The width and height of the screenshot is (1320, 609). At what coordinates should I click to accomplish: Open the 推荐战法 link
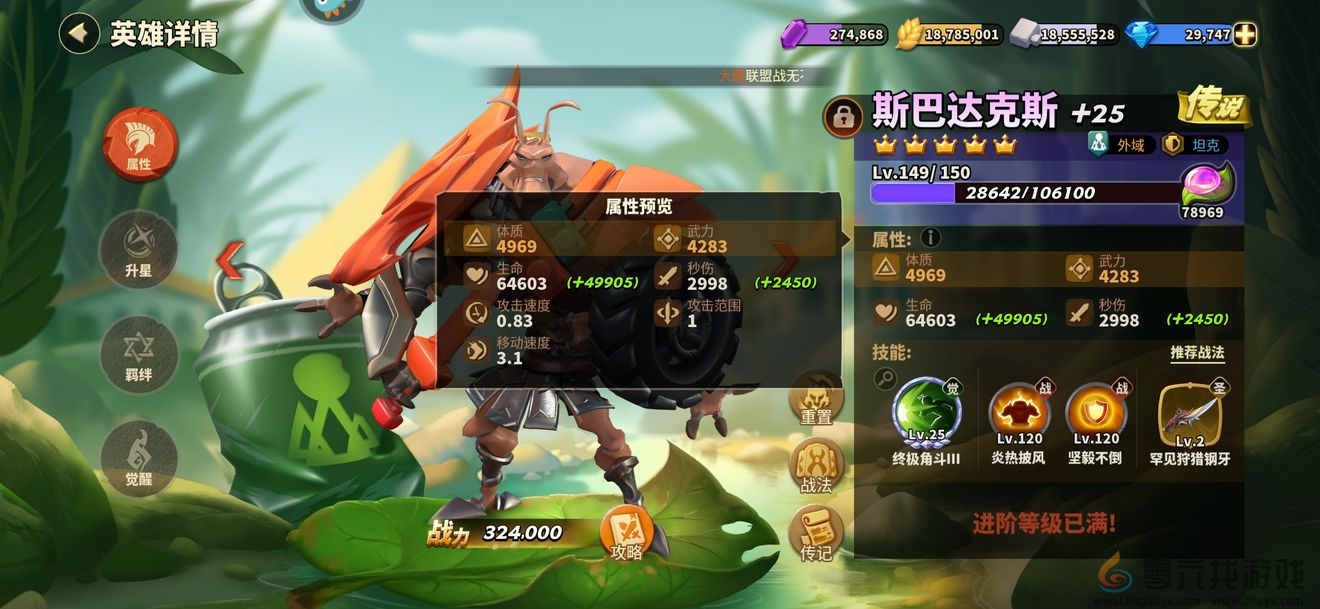point(1197,353)
